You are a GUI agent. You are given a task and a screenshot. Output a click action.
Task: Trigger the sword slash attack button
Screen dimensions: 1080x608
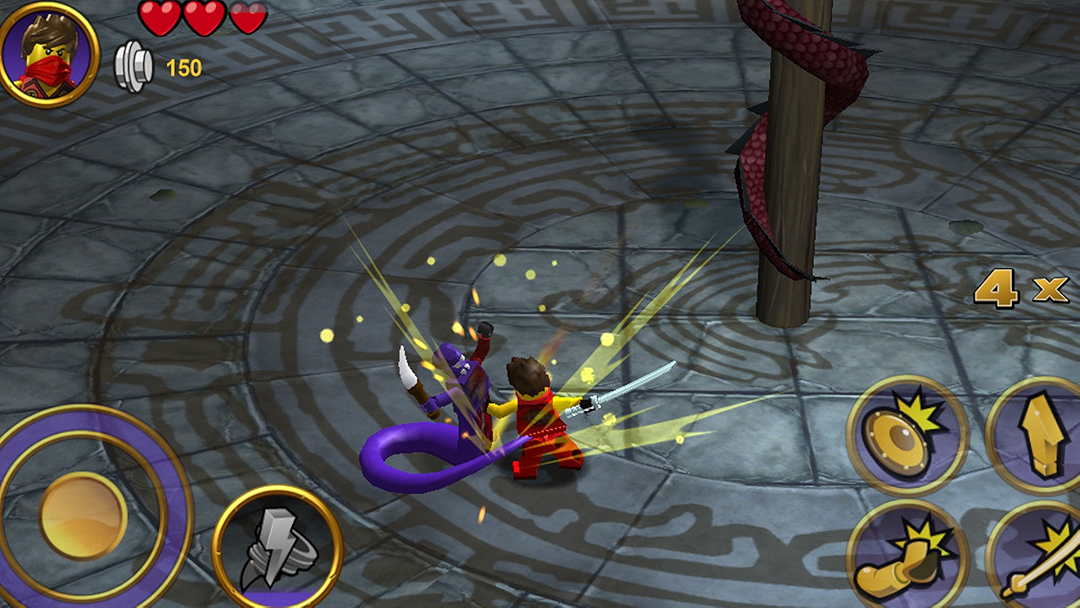tap(1040, 560)
